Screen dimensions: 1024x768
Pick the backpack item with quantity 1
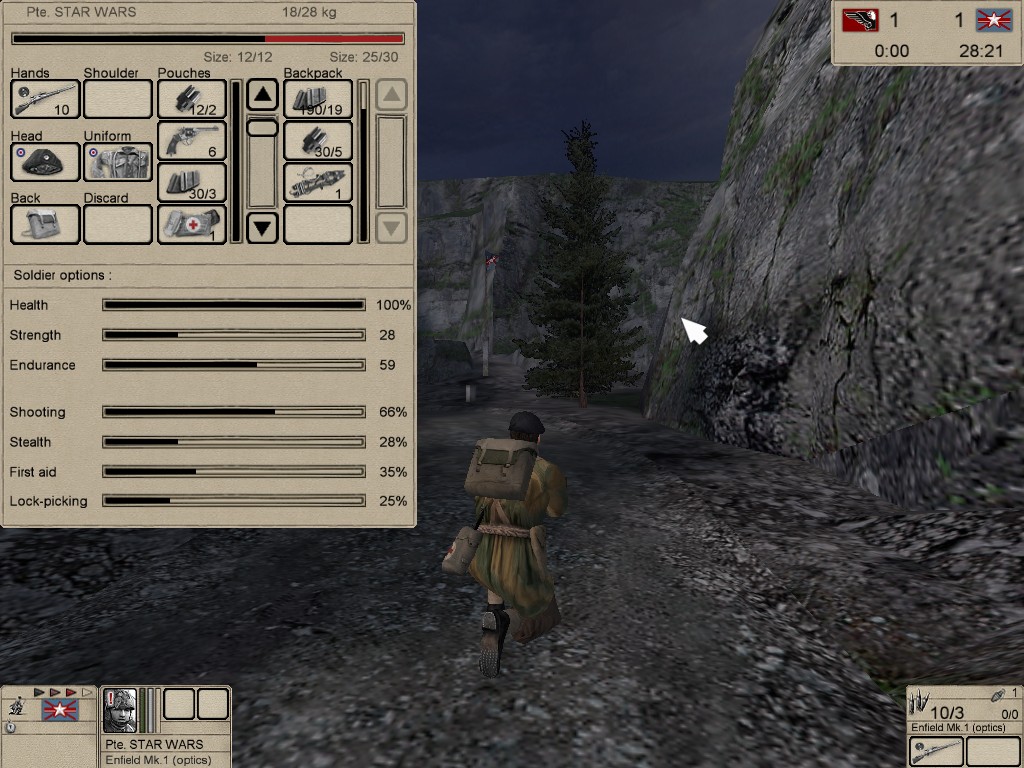[318, 183]
